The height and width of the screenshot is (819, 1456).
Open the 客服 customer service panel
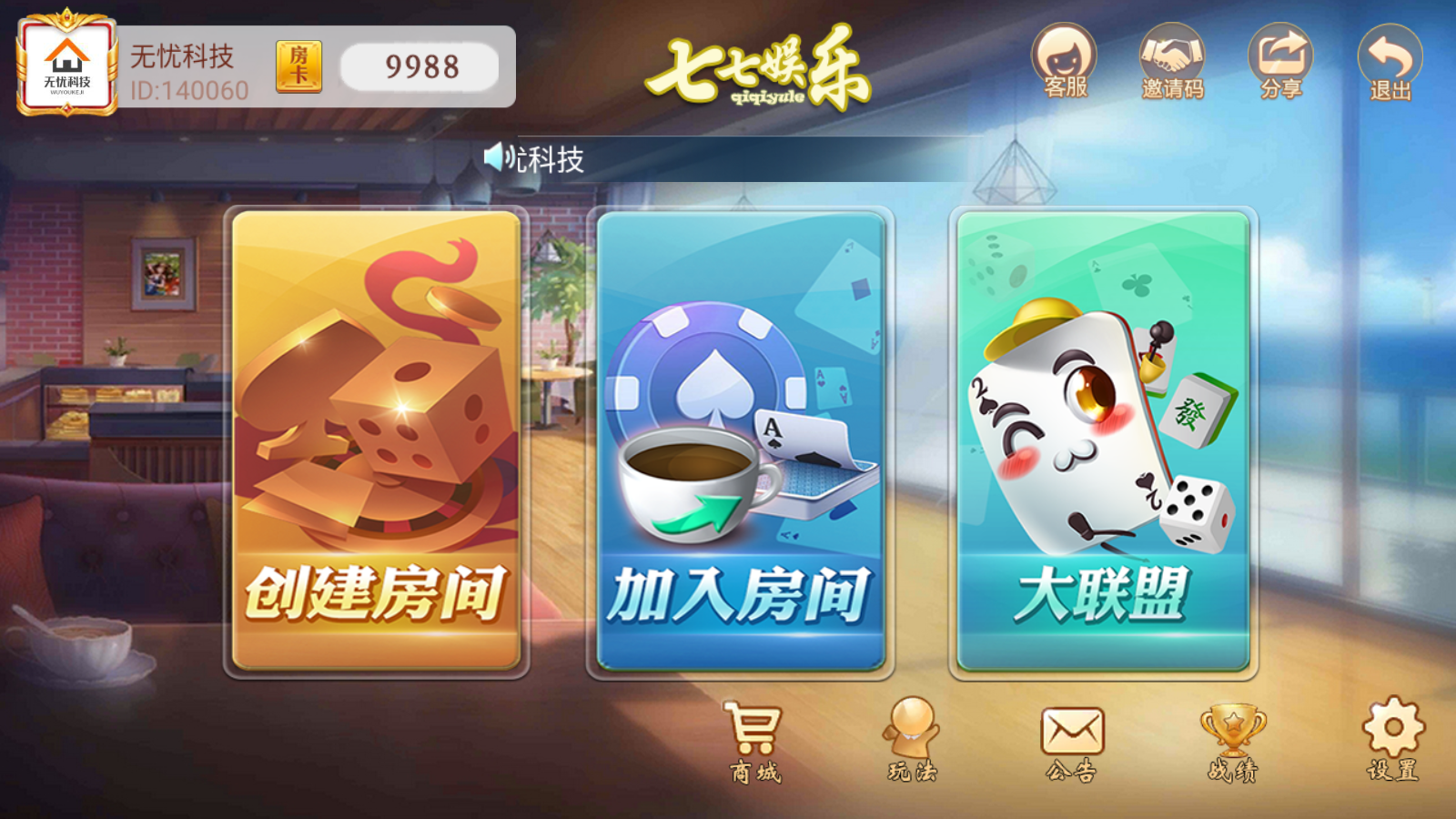click(1065, 64)
